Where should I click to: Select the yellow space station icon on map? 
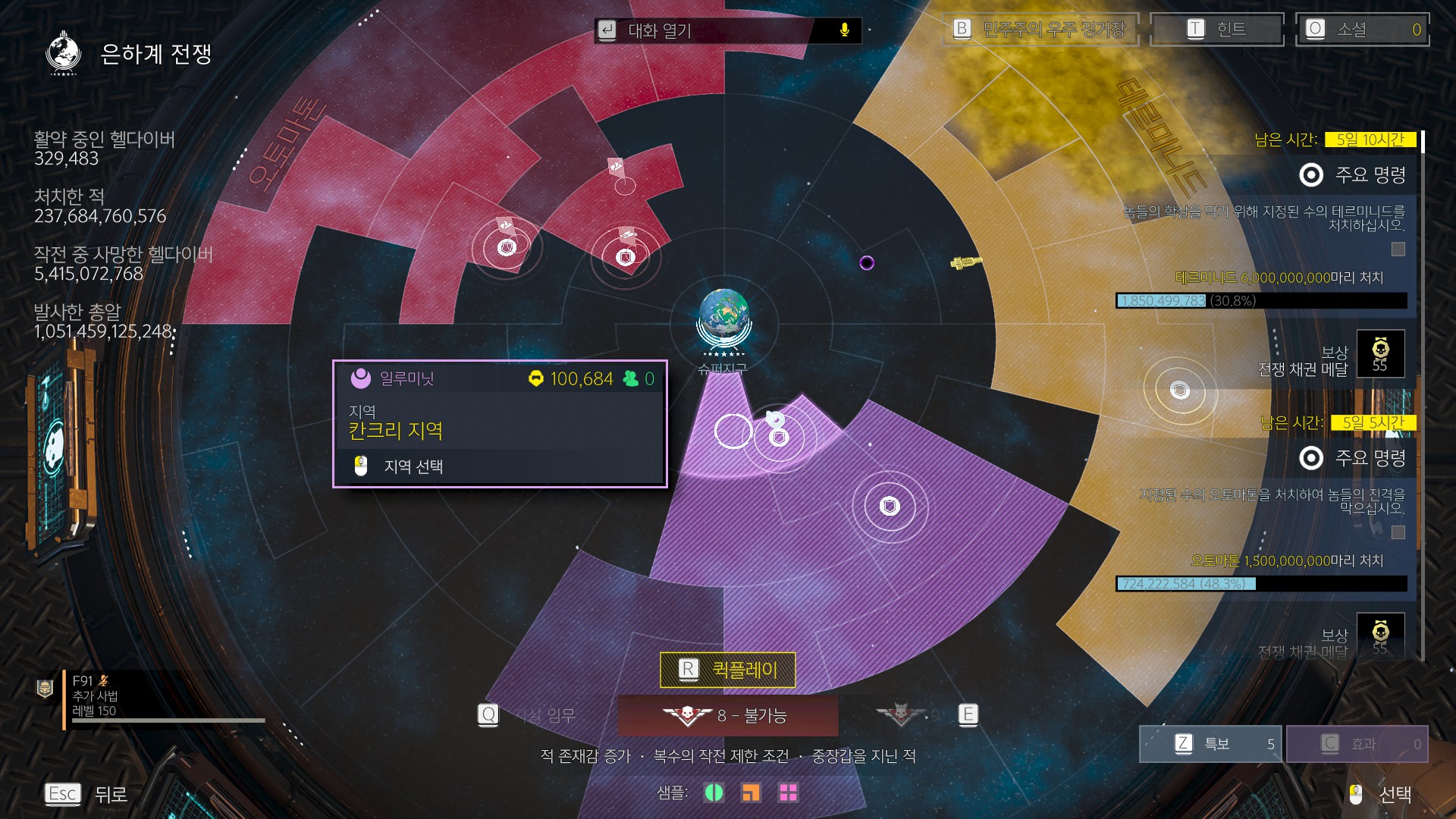tap(965, 262)
